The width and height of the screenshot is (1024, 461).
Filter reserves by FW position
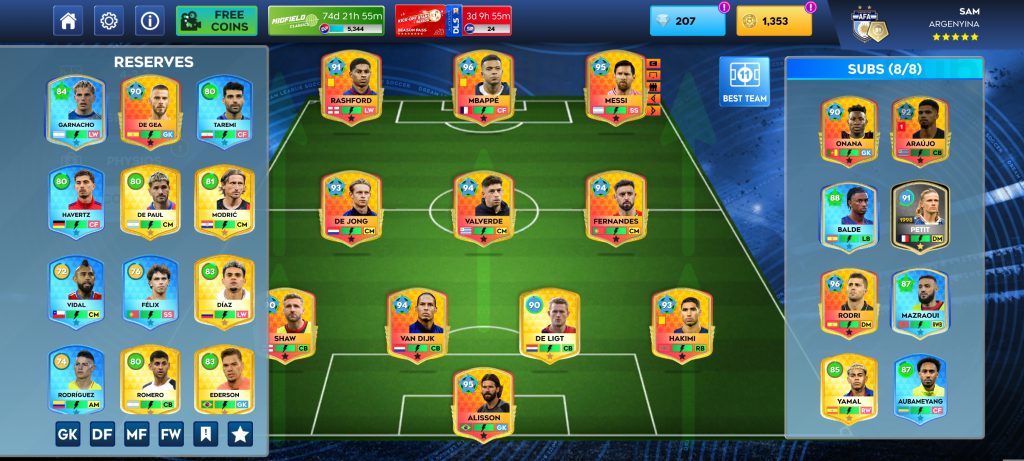(x=171, y=434)
